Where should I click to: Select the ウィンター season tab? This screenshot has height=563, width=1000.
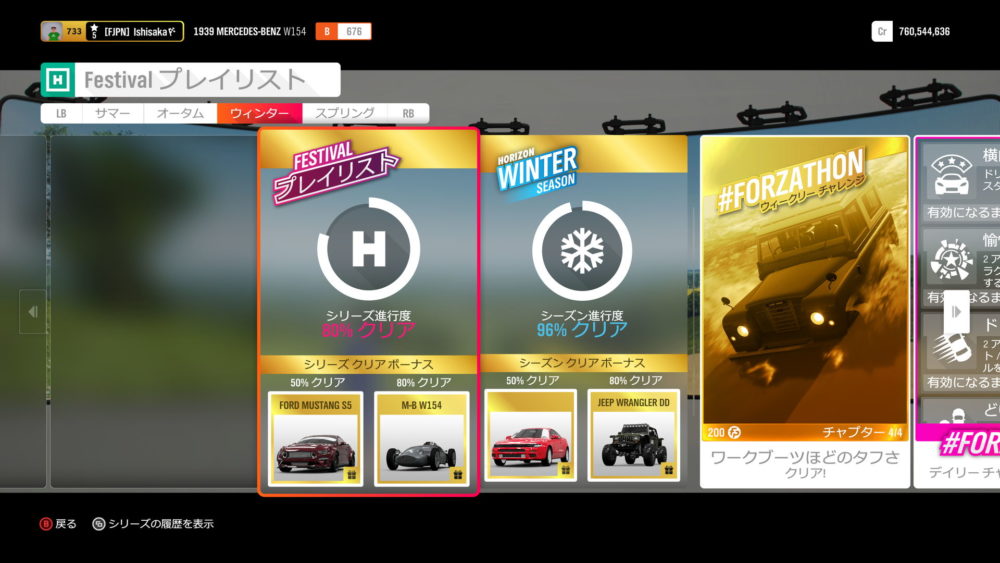point(259,114)
